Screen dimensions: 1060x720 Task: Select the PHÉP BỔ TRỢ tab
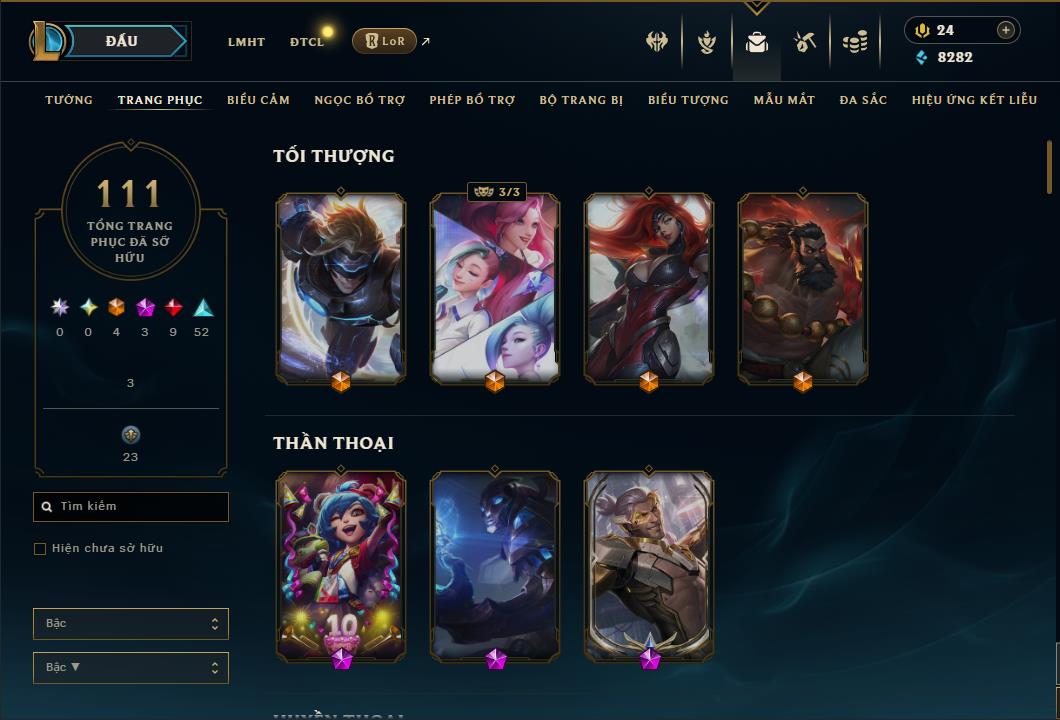[472, 100]
